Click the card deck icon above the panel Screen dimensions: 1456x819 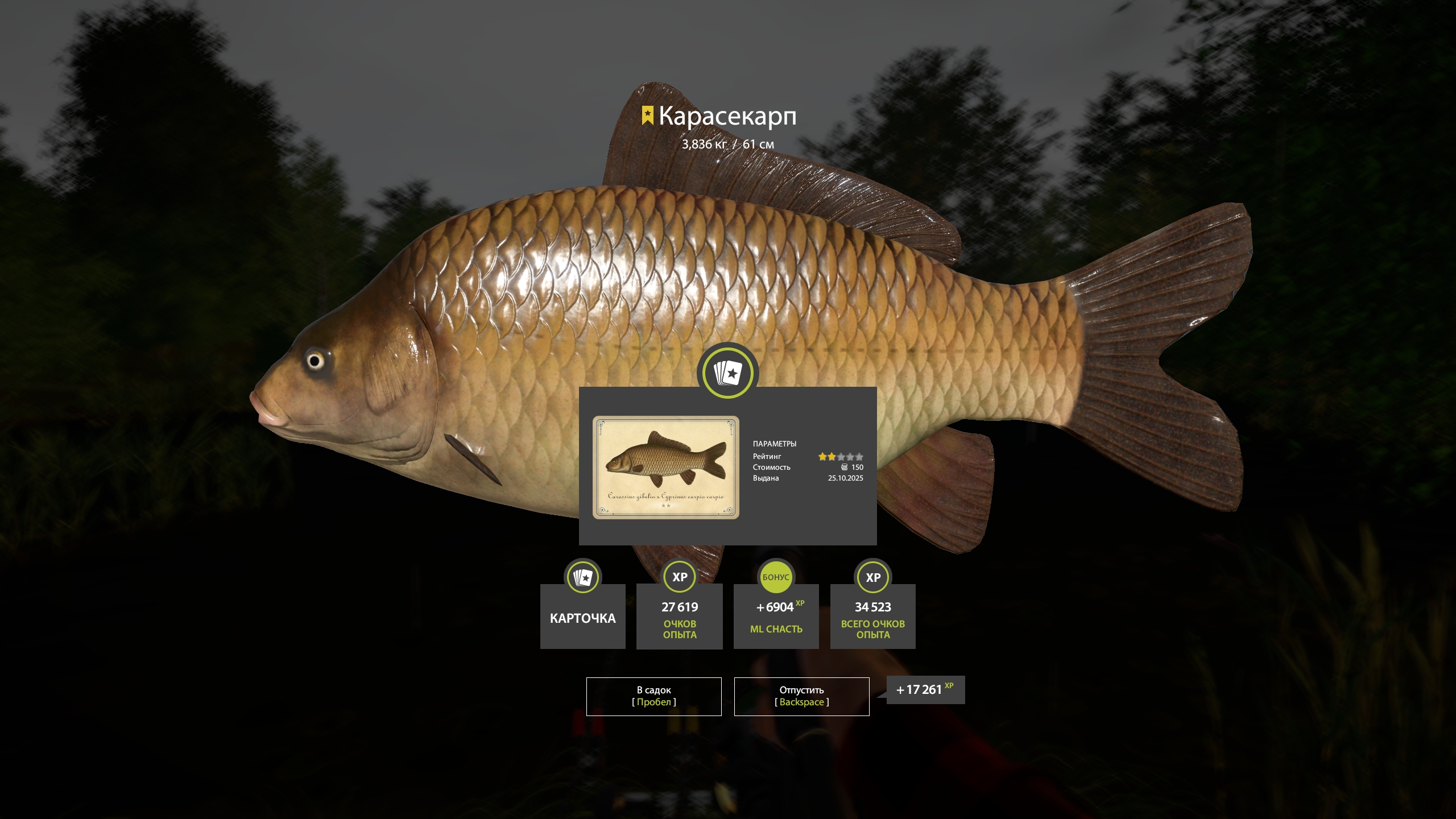pyautogui.click(x=727, y=373)
